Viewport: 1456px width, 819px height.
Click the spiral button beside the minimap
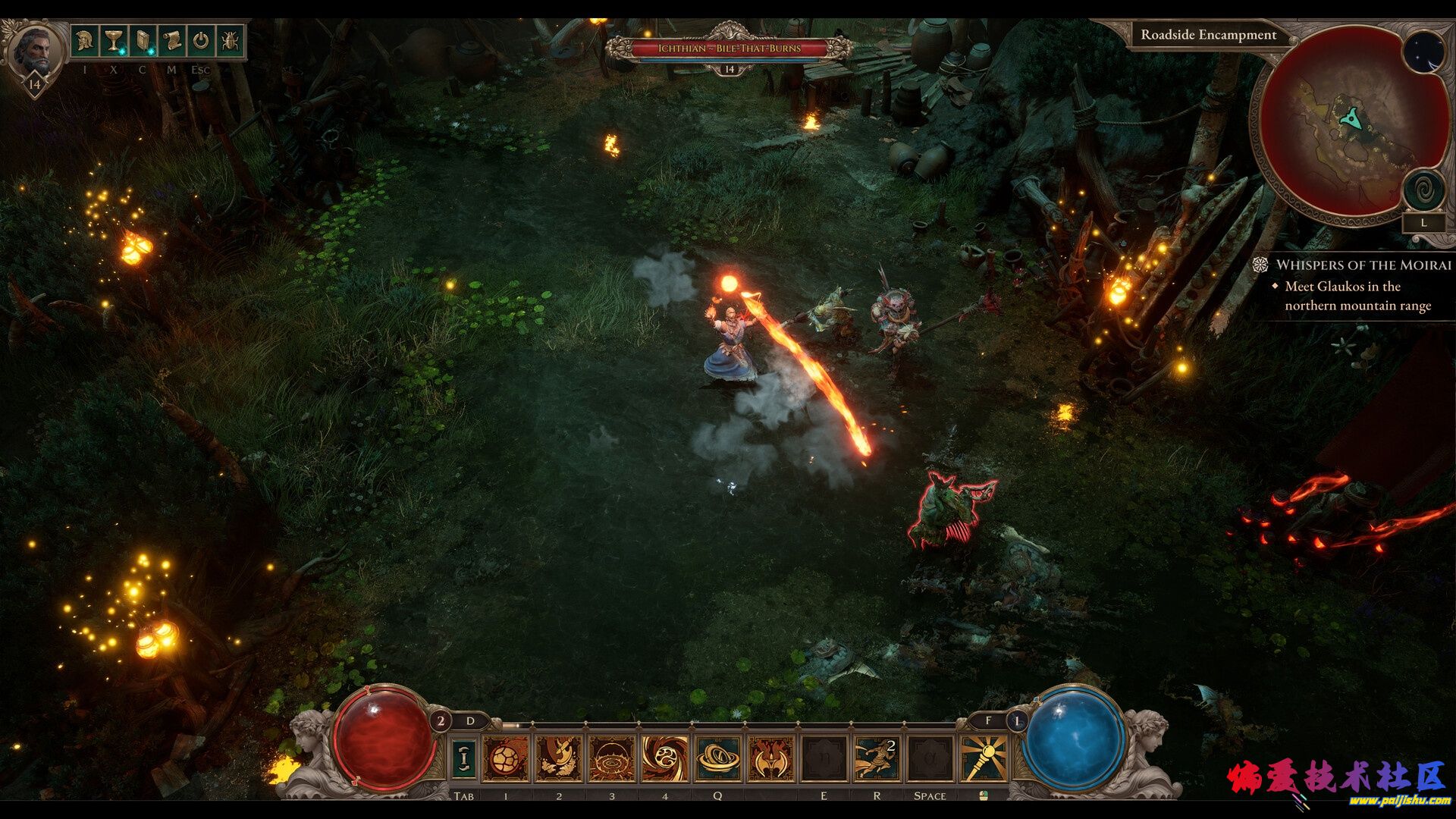(x=1423, y=190)
